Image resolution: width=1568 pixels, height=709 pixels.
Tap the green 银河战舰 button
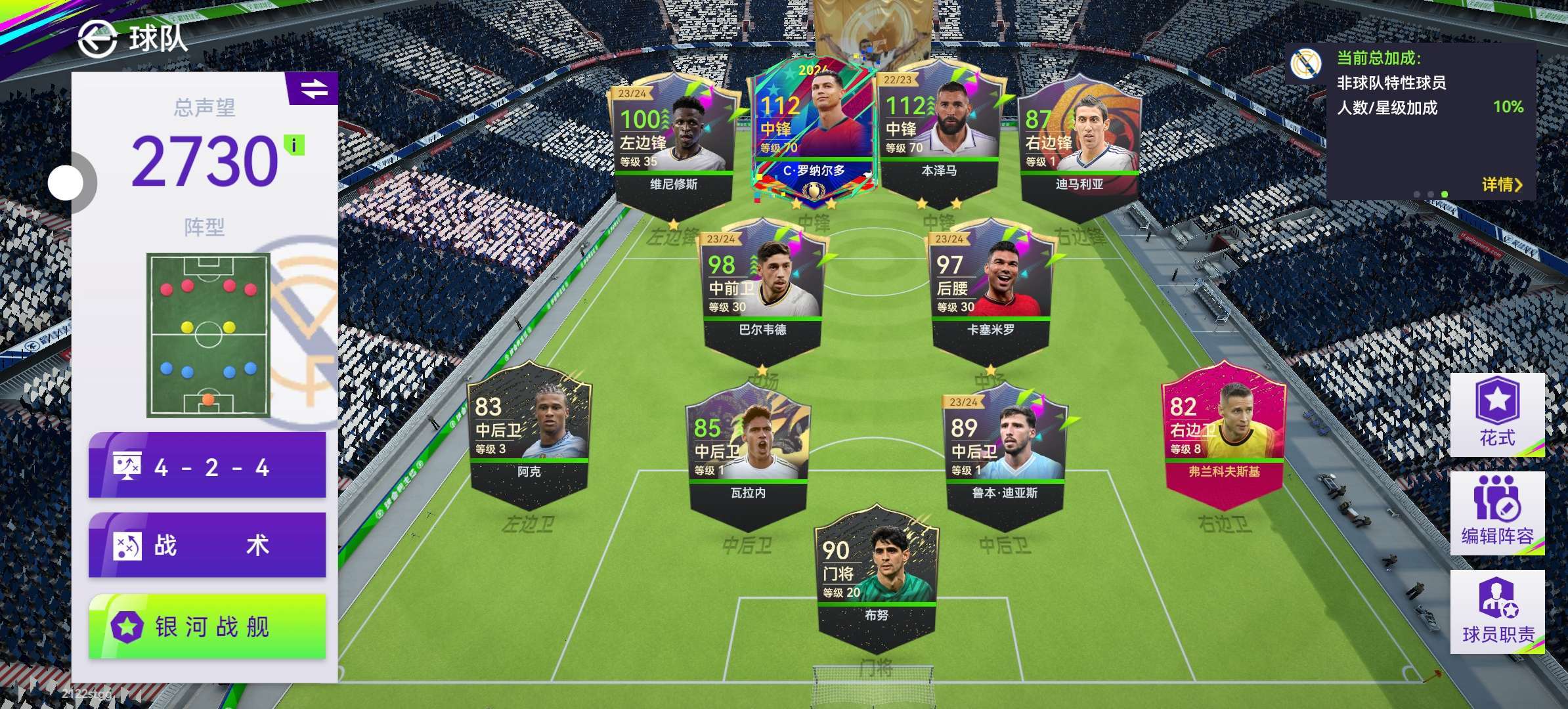[207, 626]
